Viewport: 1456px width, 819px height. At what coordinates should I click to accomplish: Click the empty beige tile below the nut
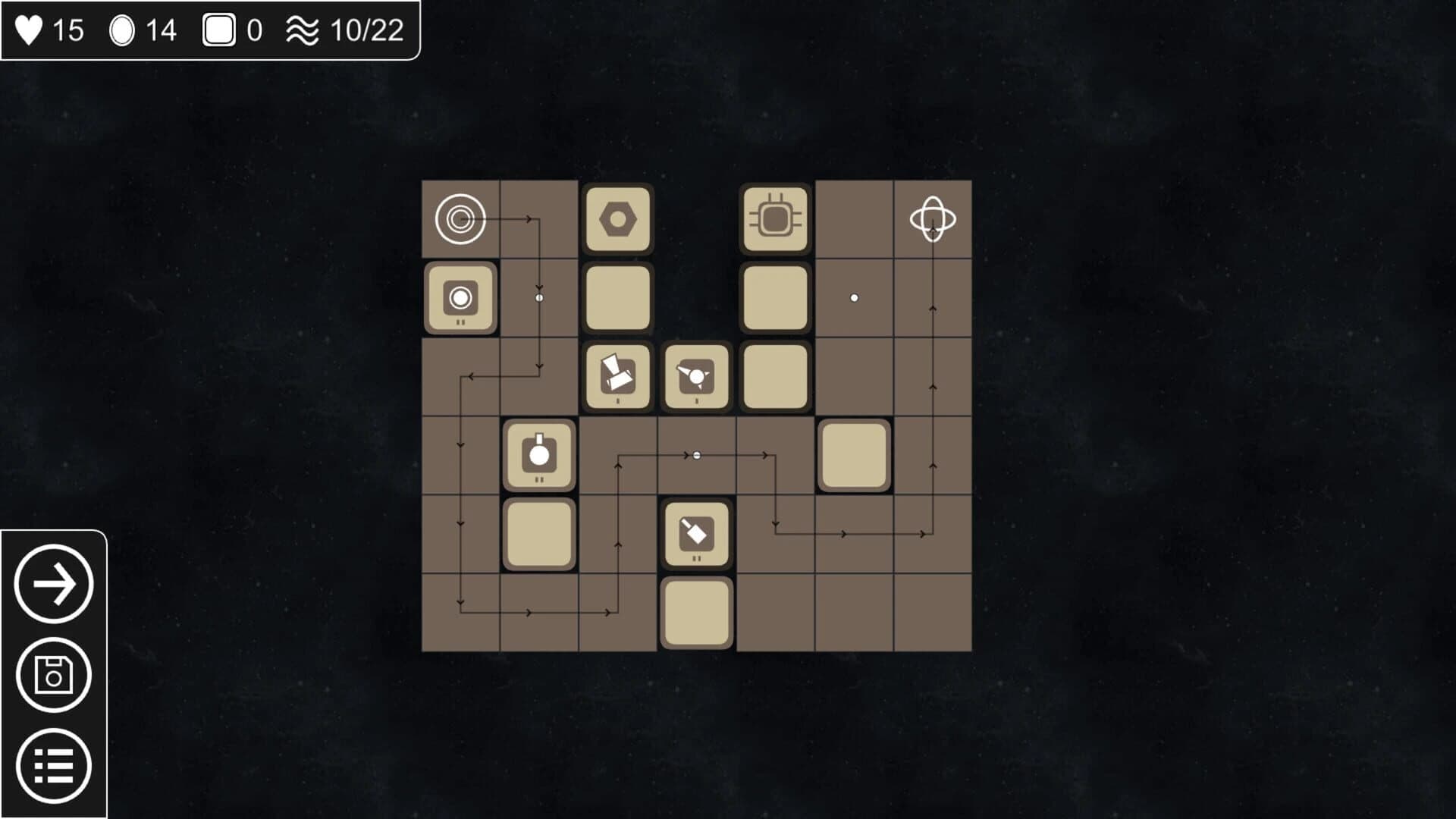[x=618, y=298]
